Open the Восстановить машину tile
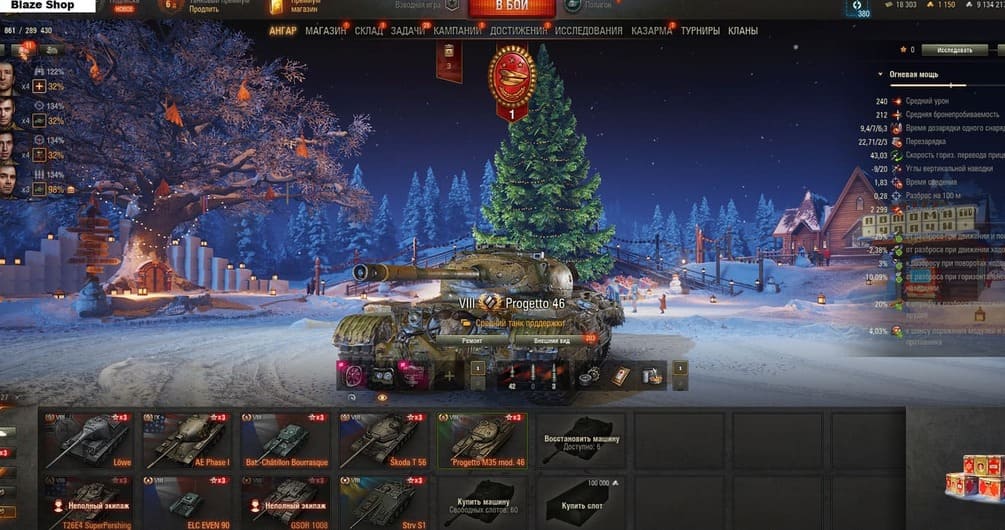Image resolution: width=1005 pixels, height=530 pixels. (580, 440)
